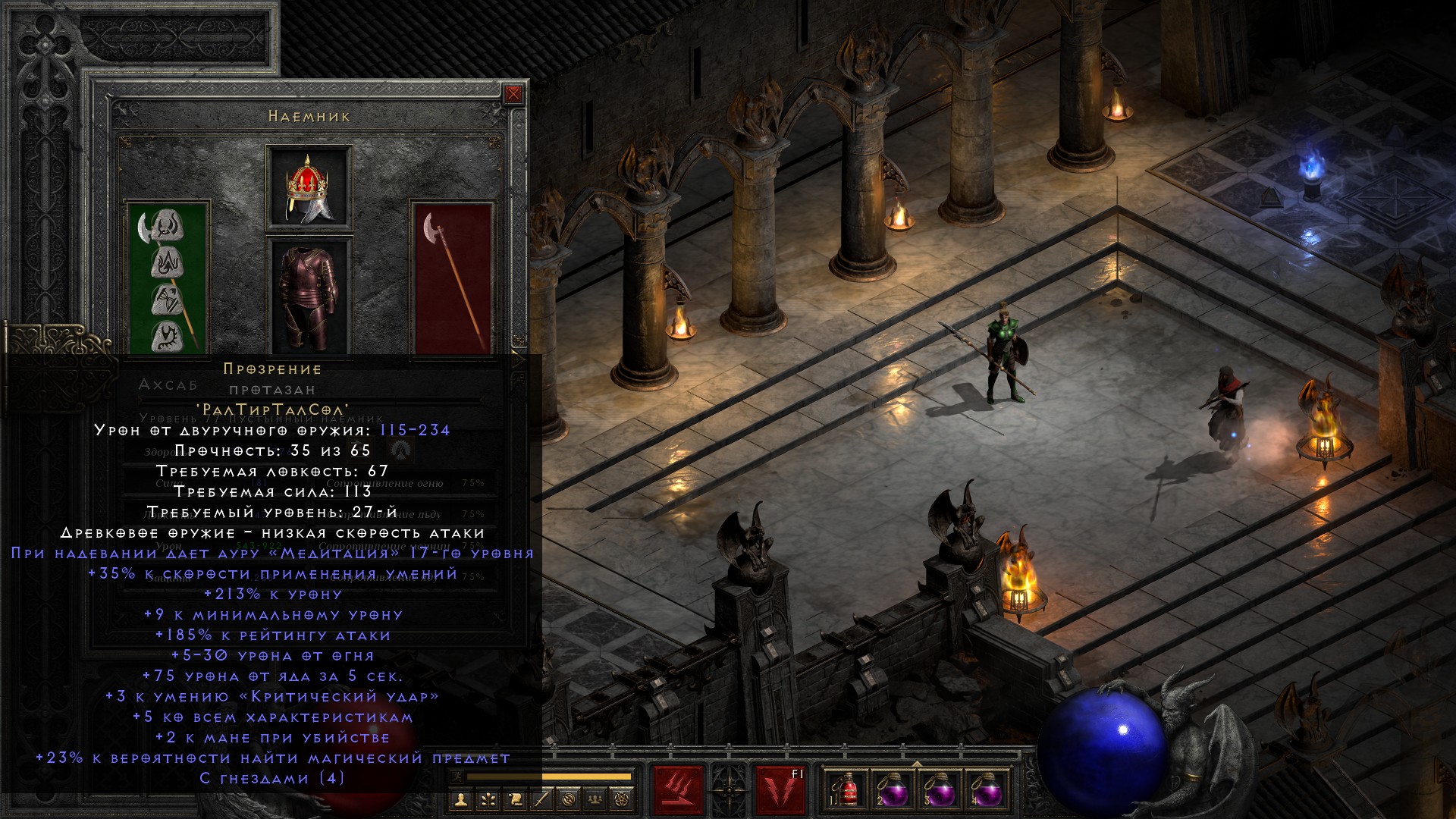Open the party button with three figures

pyautogui.click(x=597, y=799)
